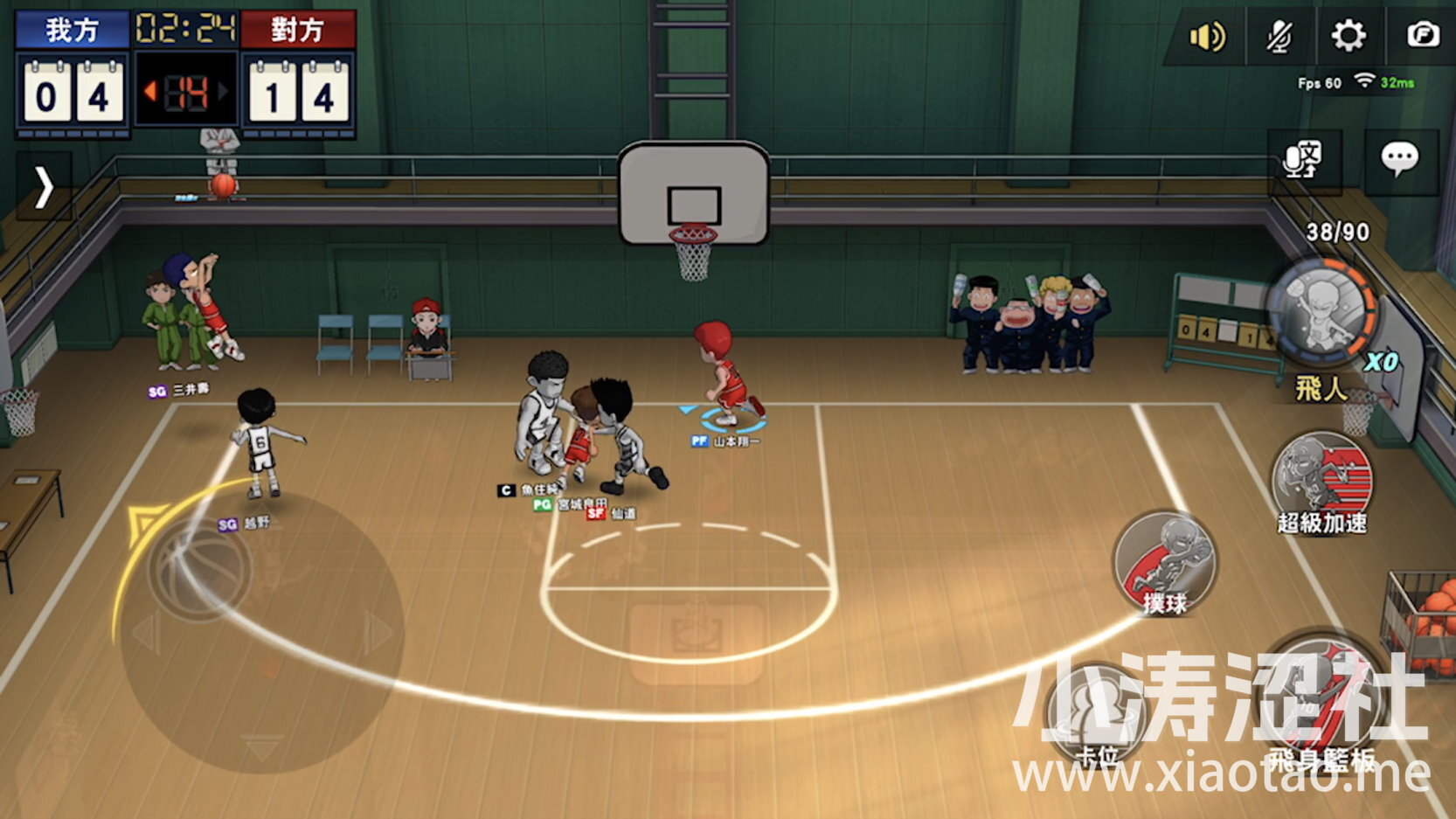The width and height of the screenshot is (1456, 819).
Task: Toggle the muted microphone icon
Action: tap(1279, 37)
